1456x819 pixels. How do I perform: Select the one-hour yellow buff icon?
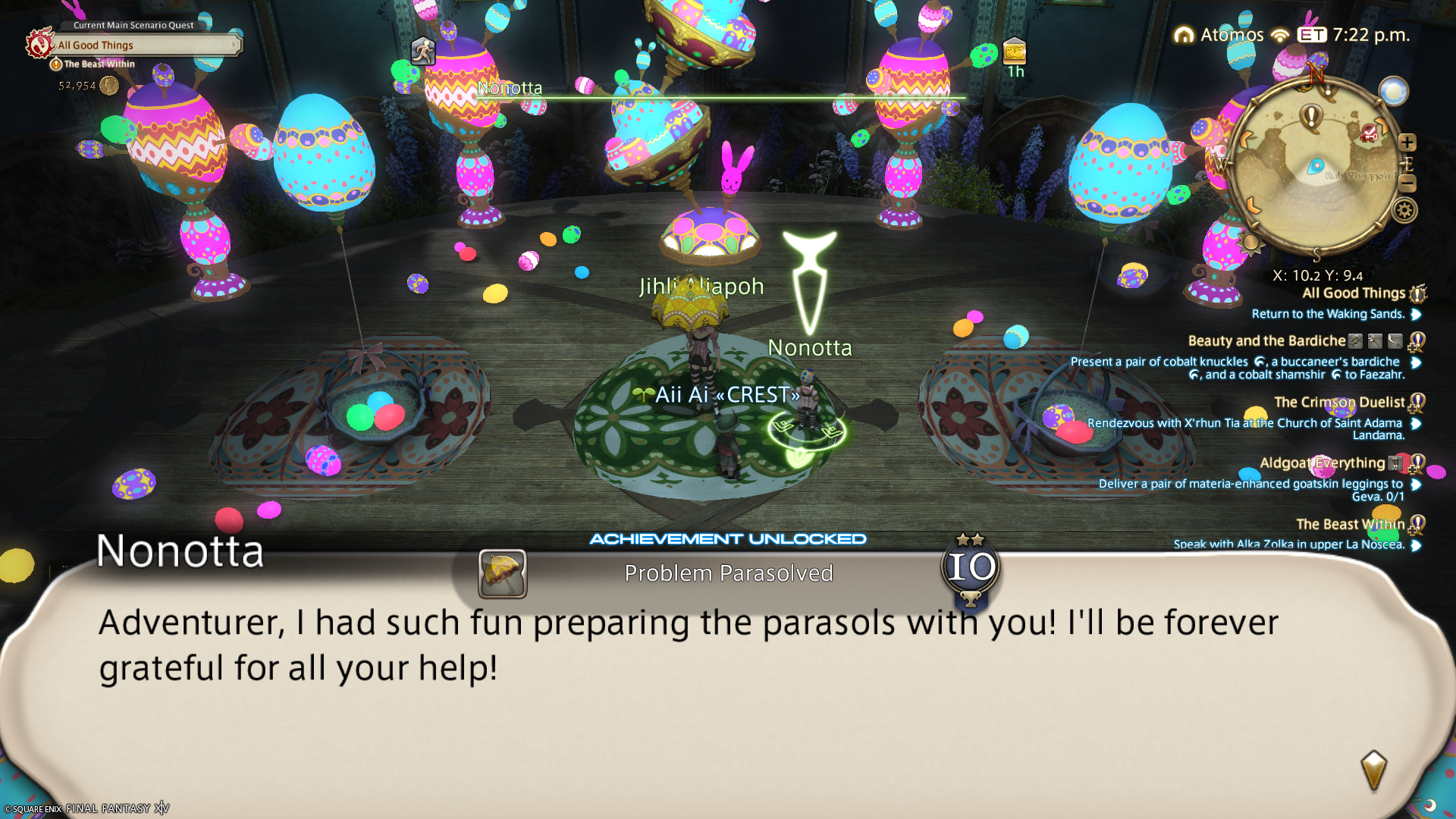coord(1015,52)
